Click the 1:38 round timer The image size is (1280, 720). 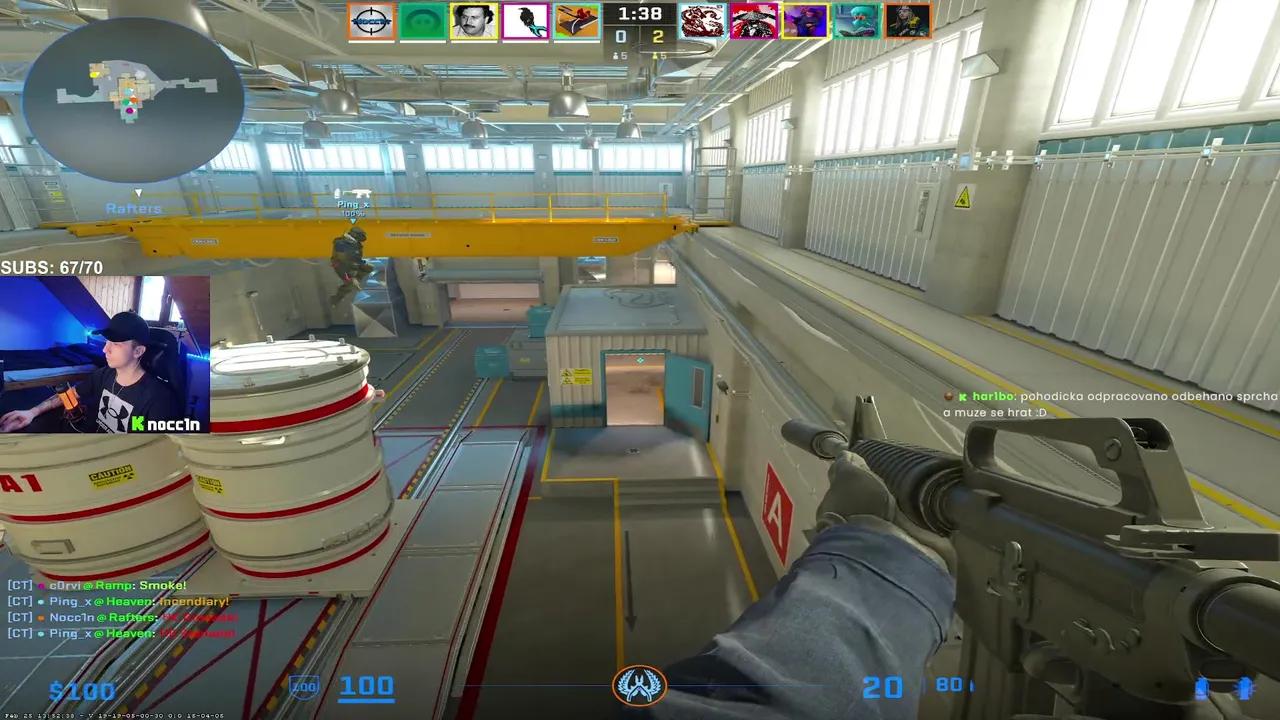point(639,15)
